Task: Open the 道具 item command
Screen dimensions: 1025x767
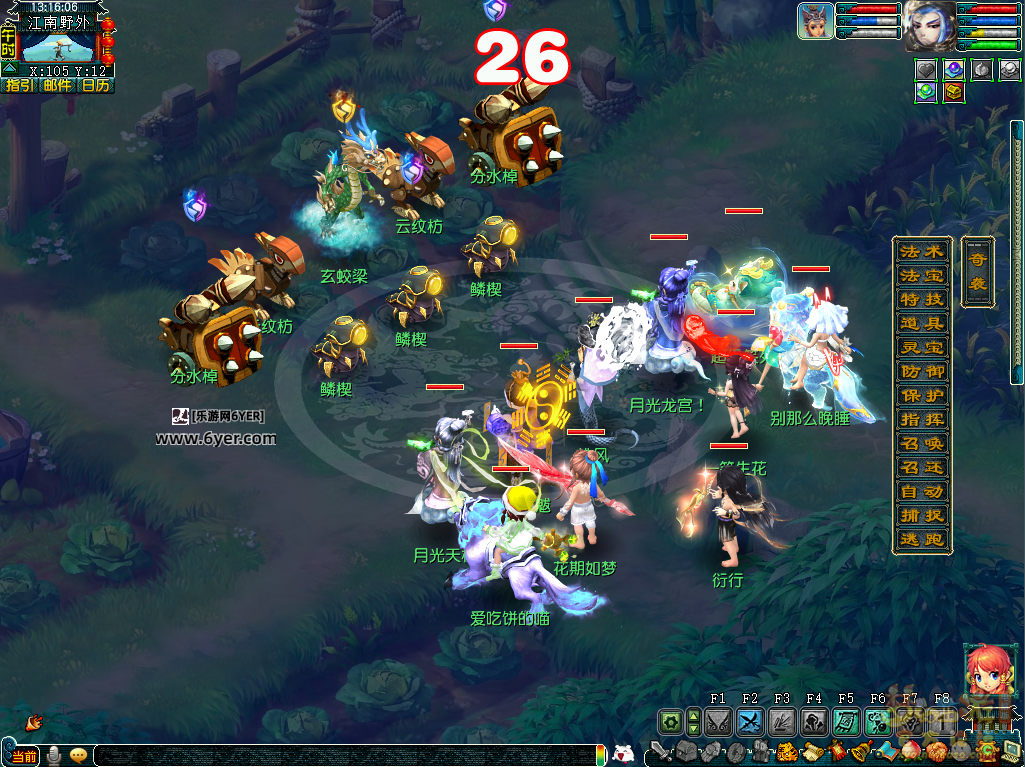Action: tap(921, 323)
